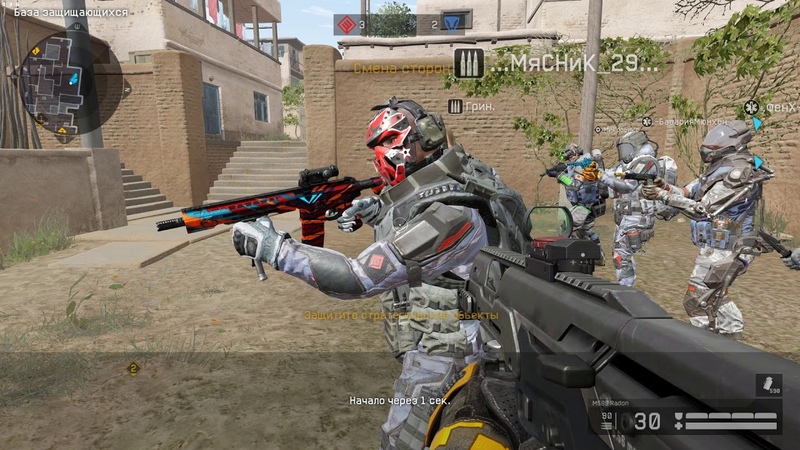This screenshot has width=800, height=450.
Task: Click the Грин. teammate name tag
Action: (x=480, y=106)
